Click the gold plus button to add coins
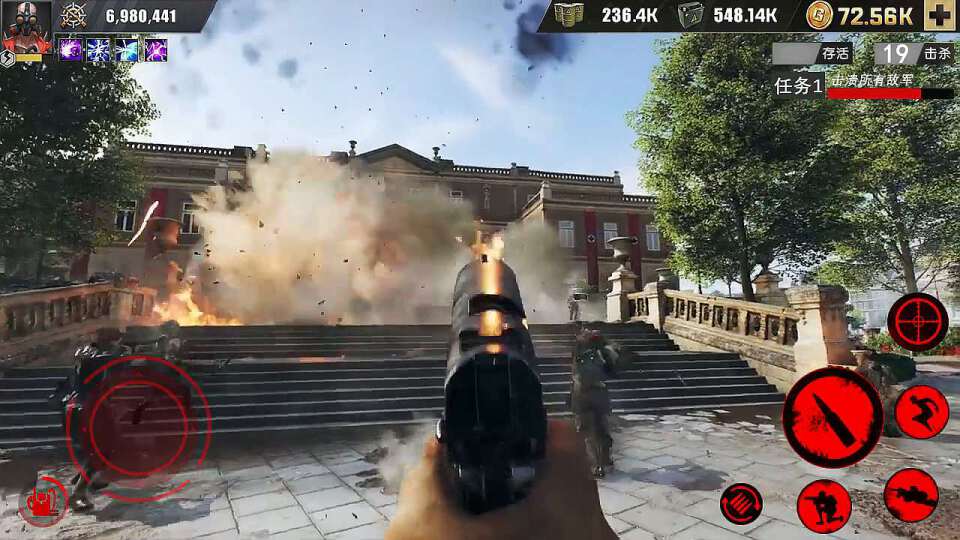 point(939,15)
